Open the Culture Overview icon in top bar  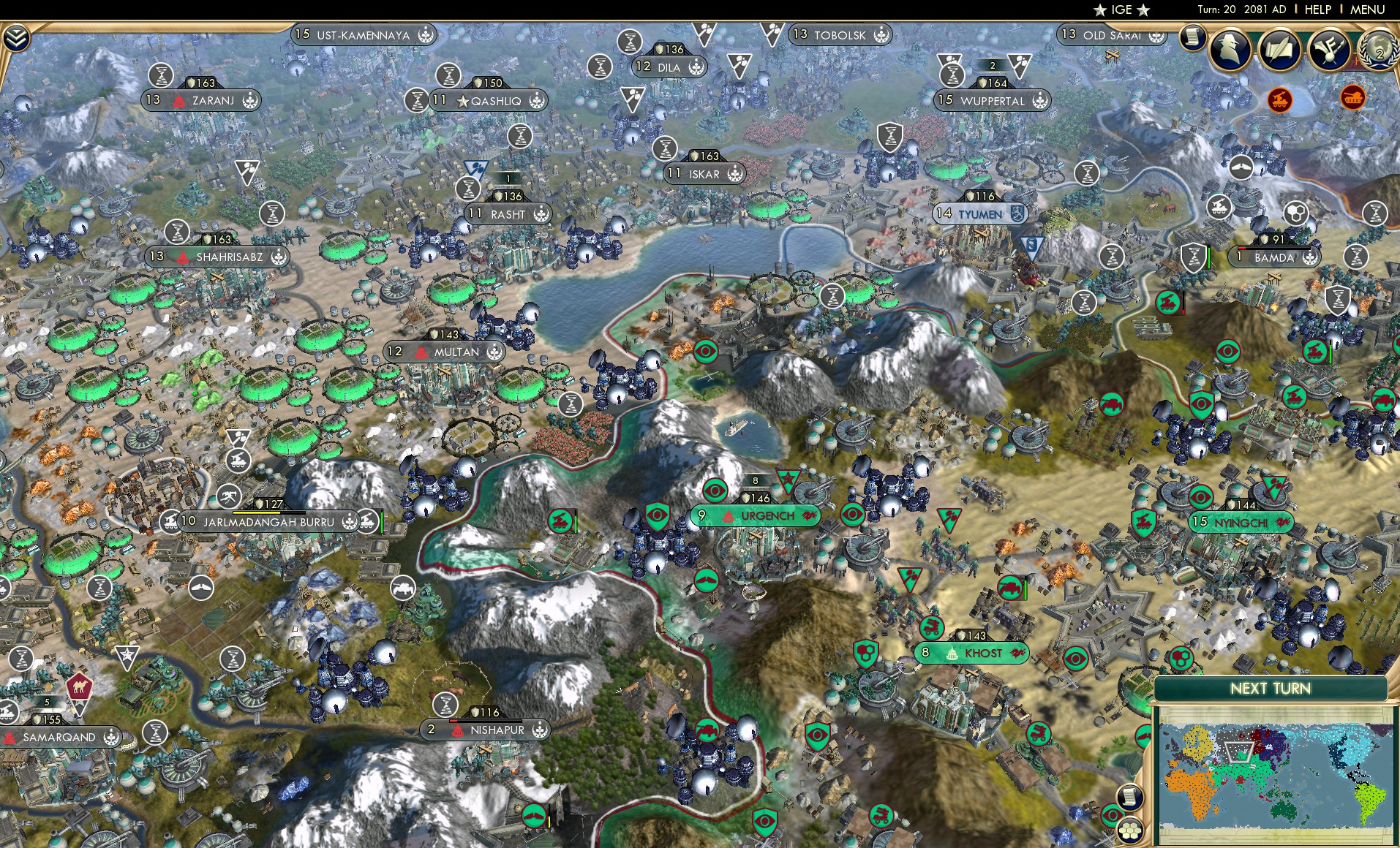click(x=1328, y=50)
